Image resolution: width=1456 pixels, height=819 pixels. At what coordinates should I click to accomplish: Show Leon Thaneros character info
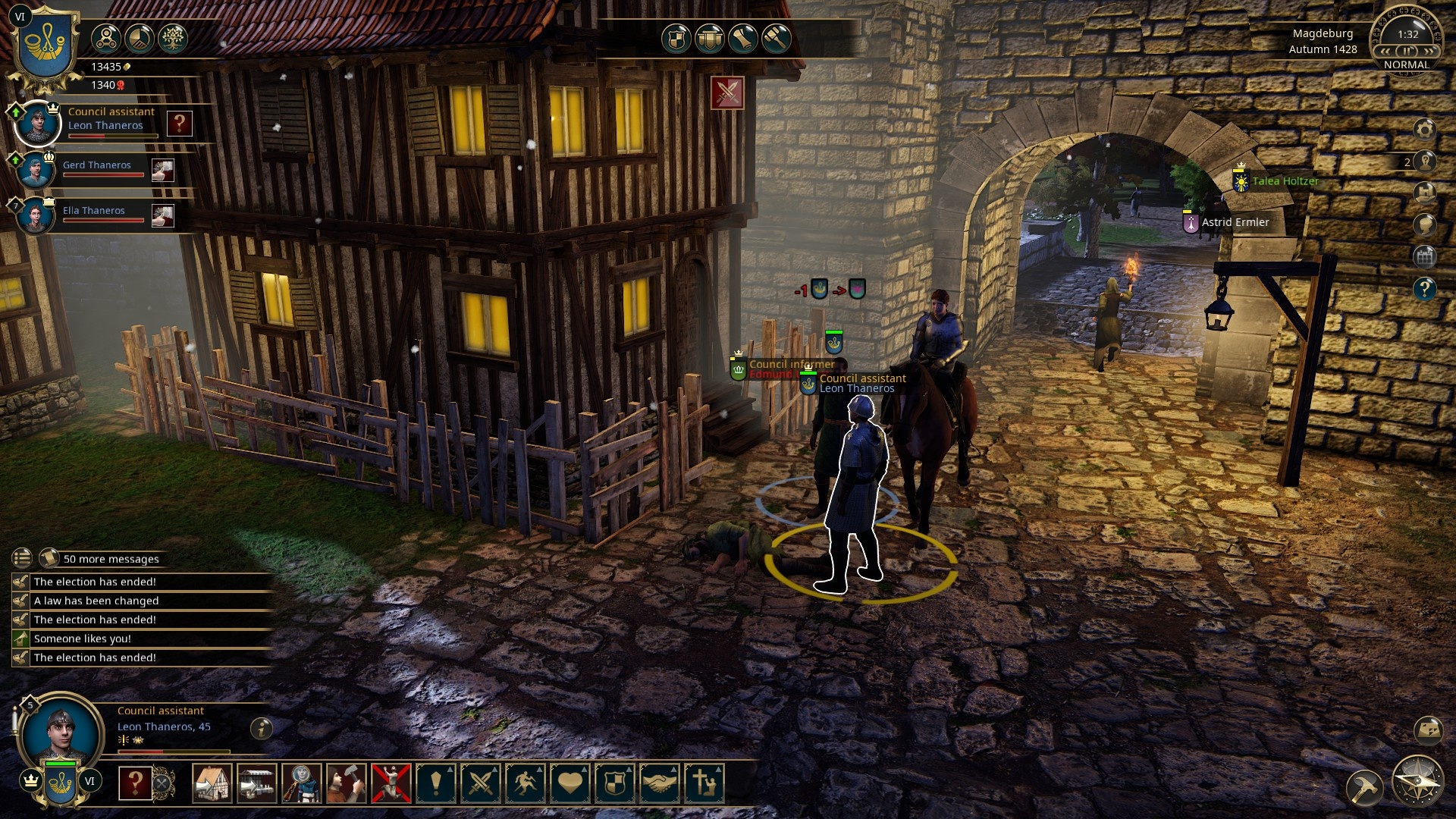click(262, 728)
